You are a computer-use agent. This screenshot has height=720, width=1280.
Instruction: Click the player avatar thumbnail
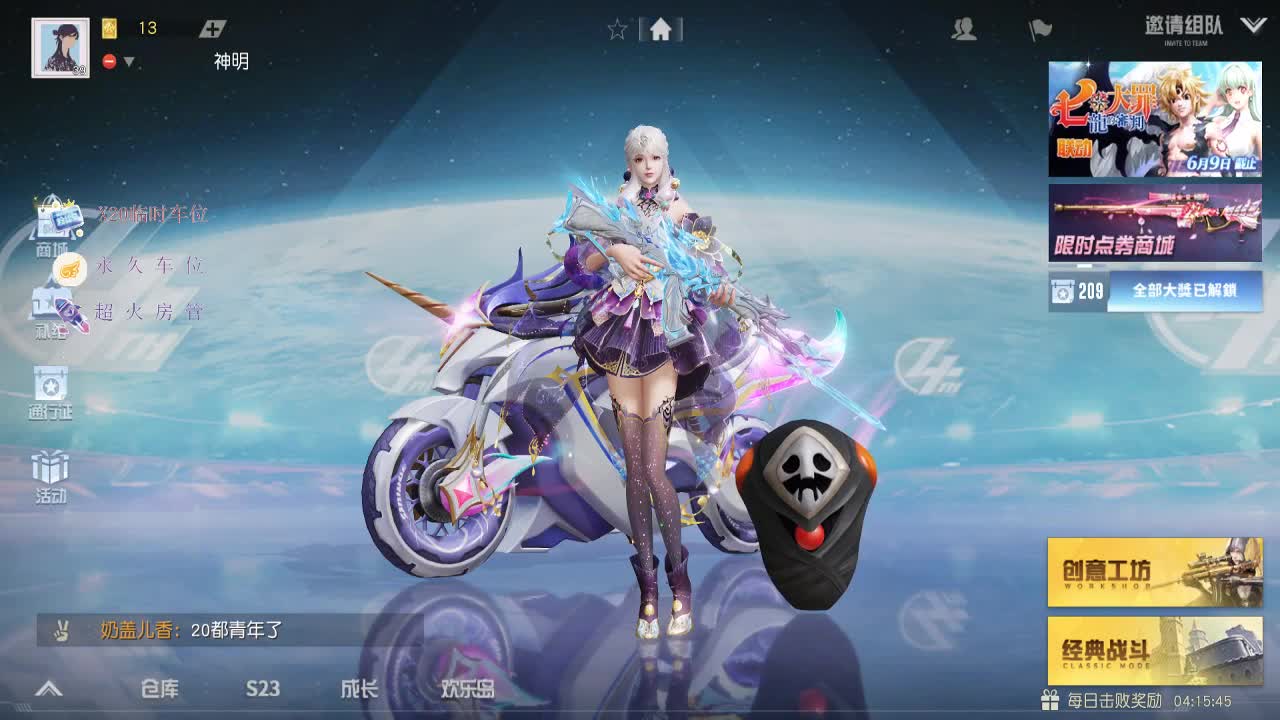click(59, 44)
